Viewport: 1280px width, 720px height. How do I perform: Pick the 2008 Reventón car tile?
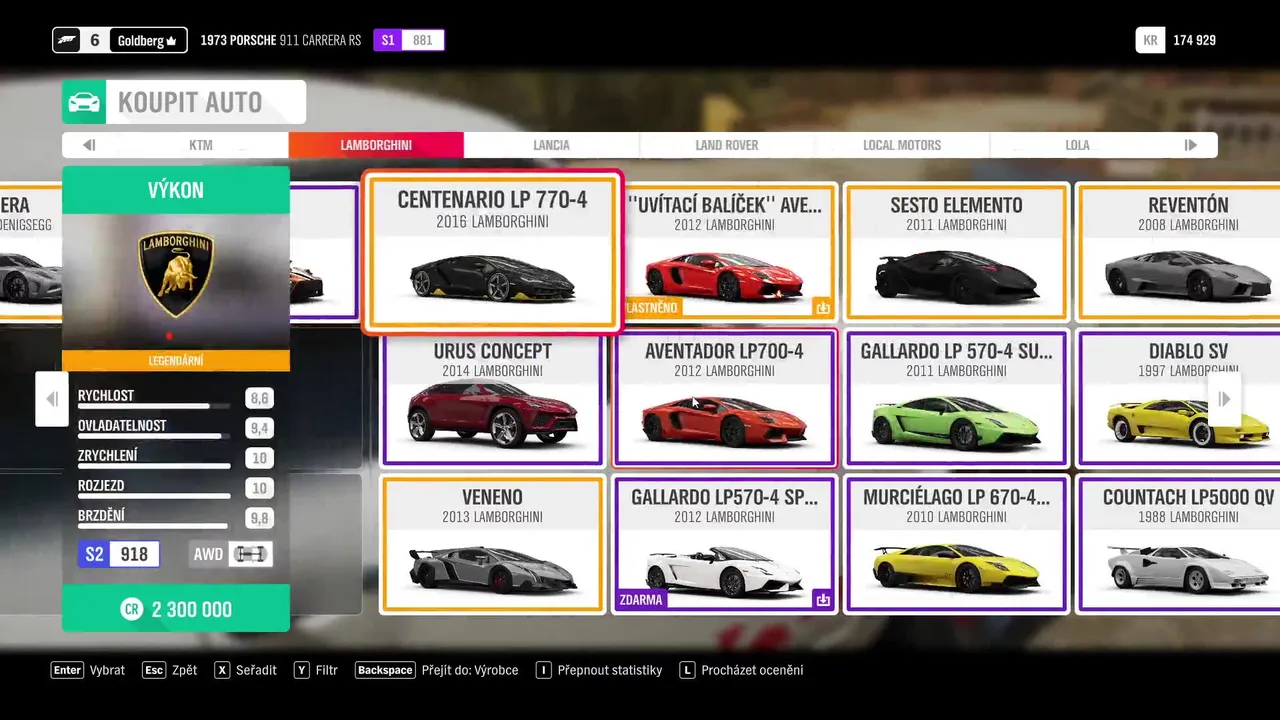(1180, 252)
